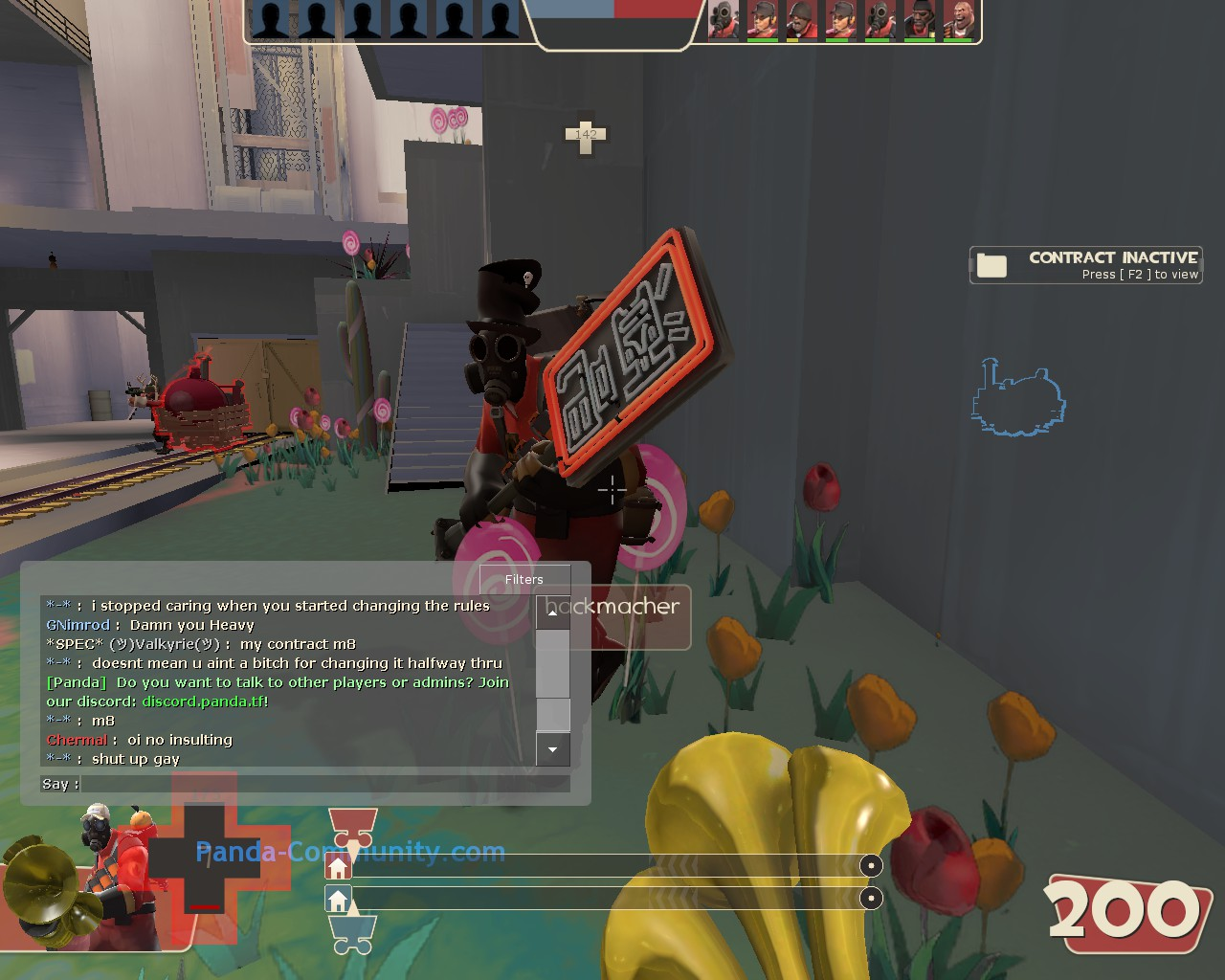Toggle the blue home checkpoint icon
The image size is (1225, 980).
click(340, 900)
